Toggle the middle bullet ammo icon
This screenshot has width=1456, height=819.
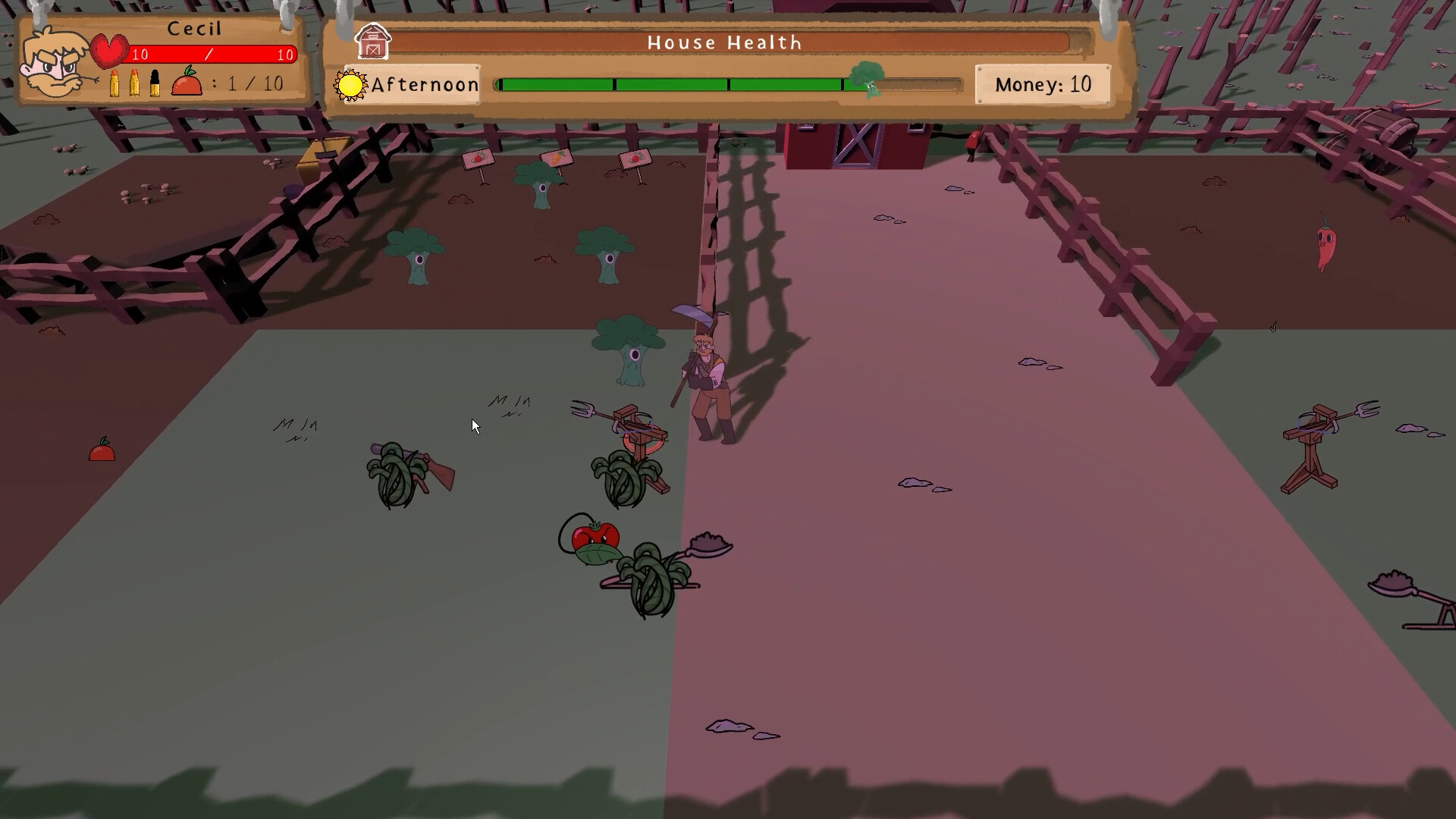click(134, 82)
